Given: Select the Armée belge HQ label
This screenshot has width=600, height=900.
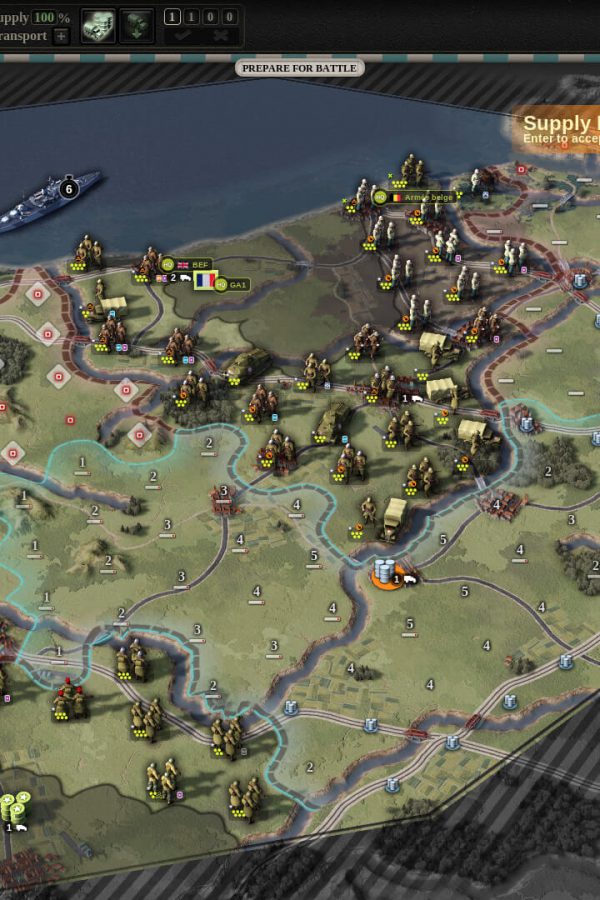Looking at the screenshot, I should (418, 197).
